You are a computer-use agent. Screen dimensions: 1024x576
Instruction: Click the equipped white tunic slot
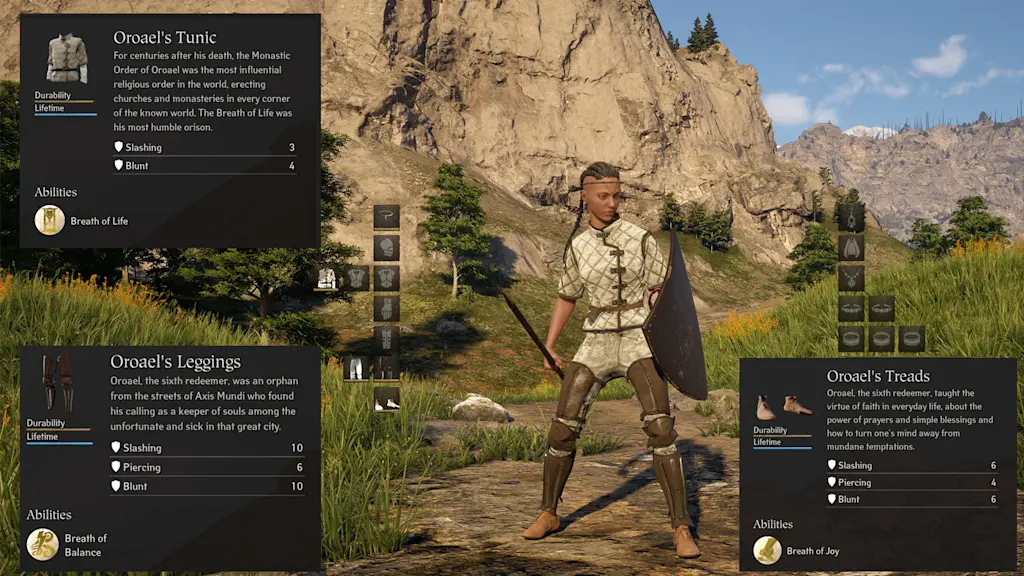point(327,278)
